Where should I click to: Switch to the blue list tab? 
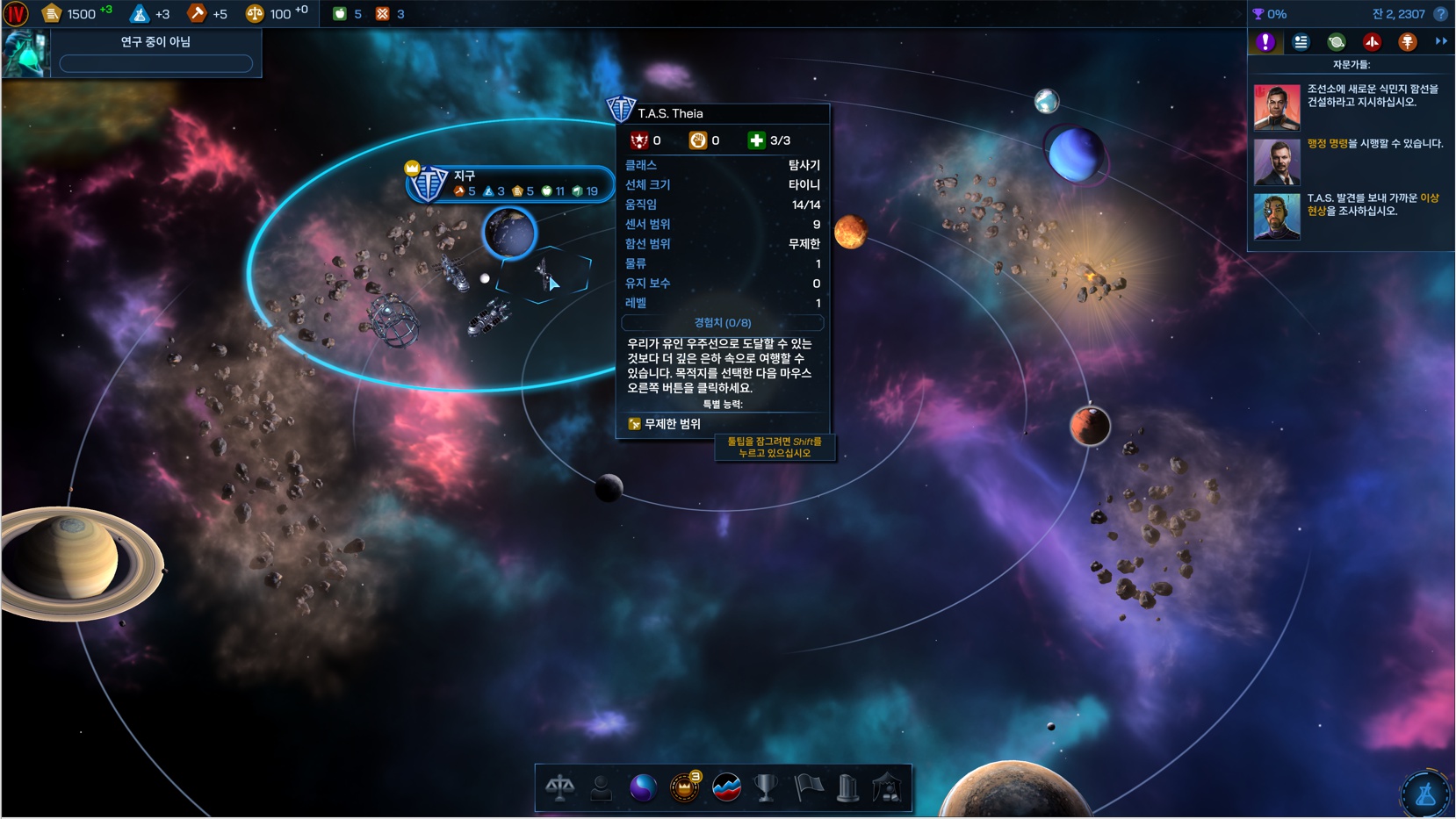pyautogui.click(x=1301, y=42)
